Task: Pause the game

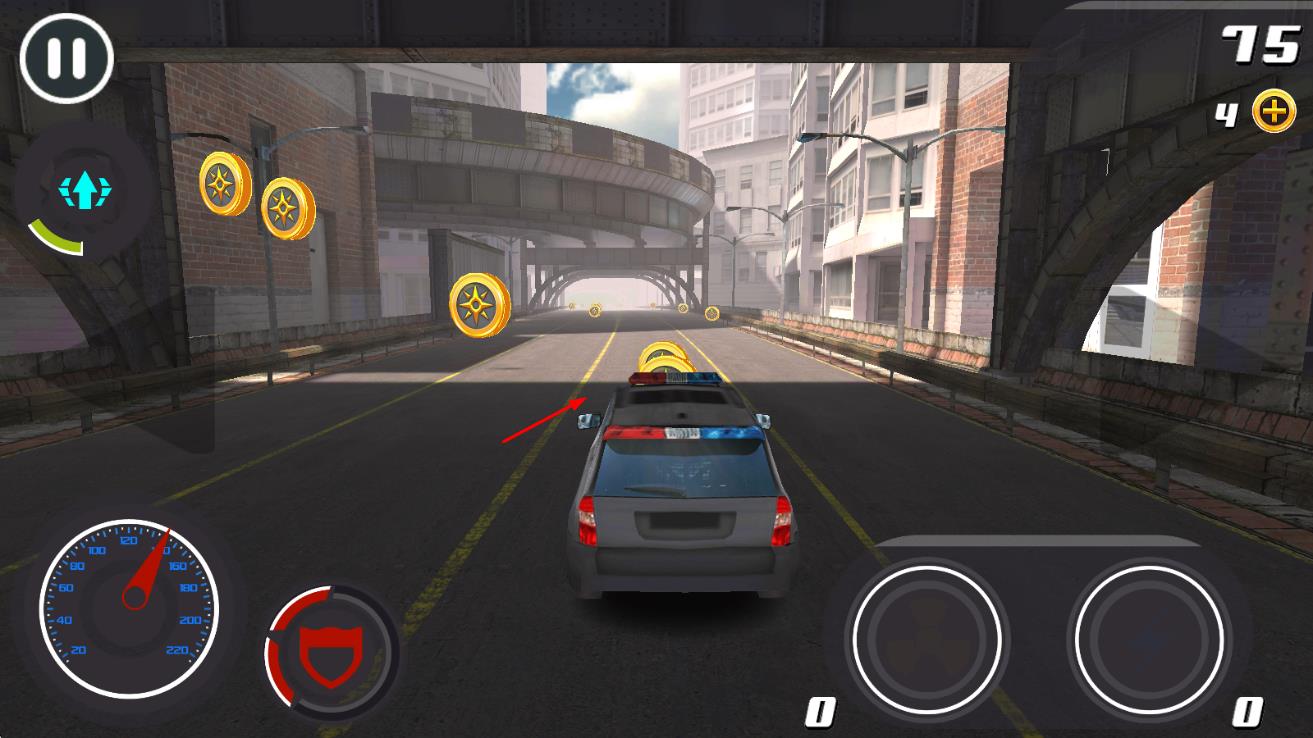Action: 66,57
